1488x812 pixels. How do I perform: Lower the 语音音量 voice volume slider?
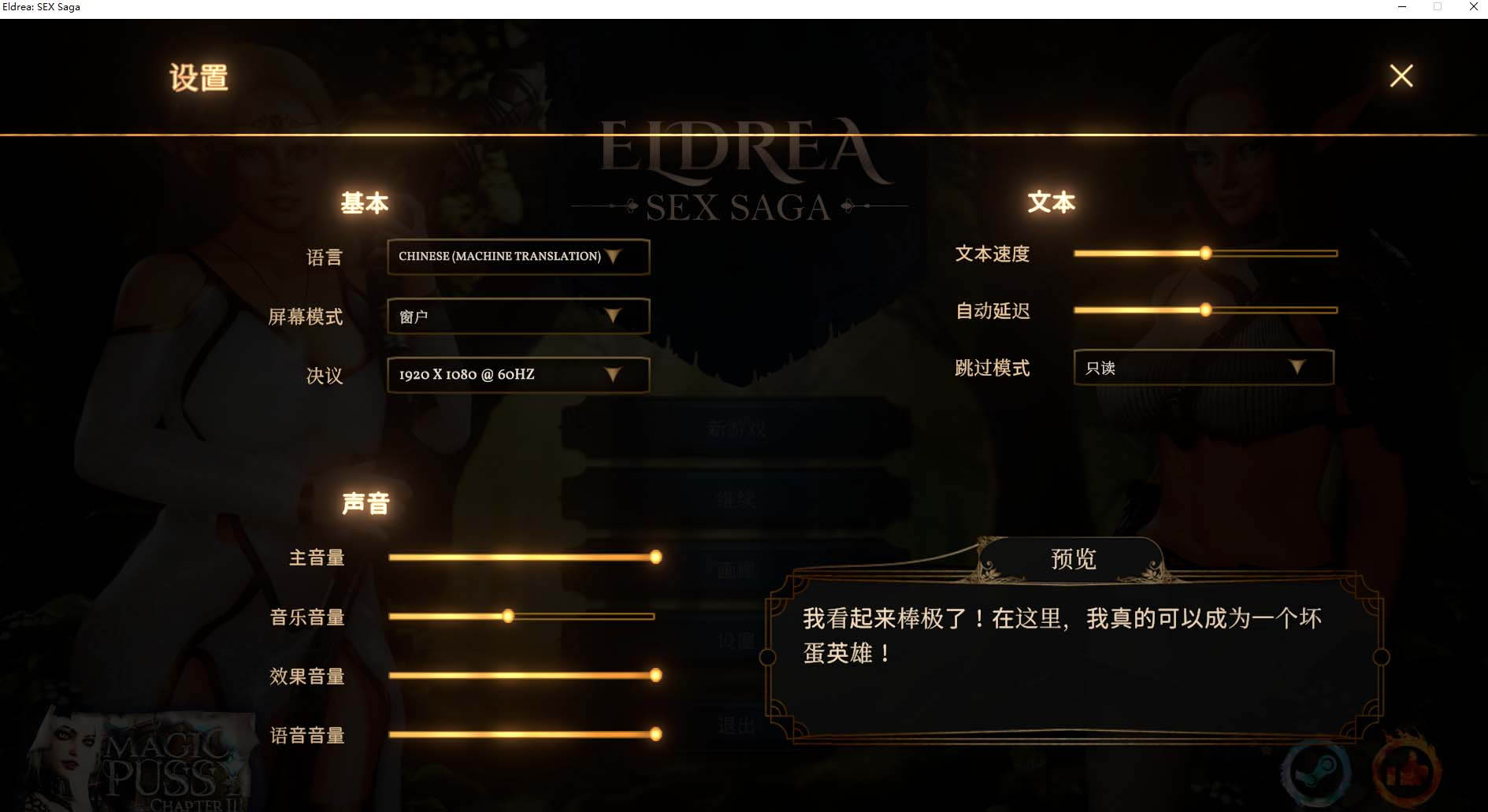656,734
